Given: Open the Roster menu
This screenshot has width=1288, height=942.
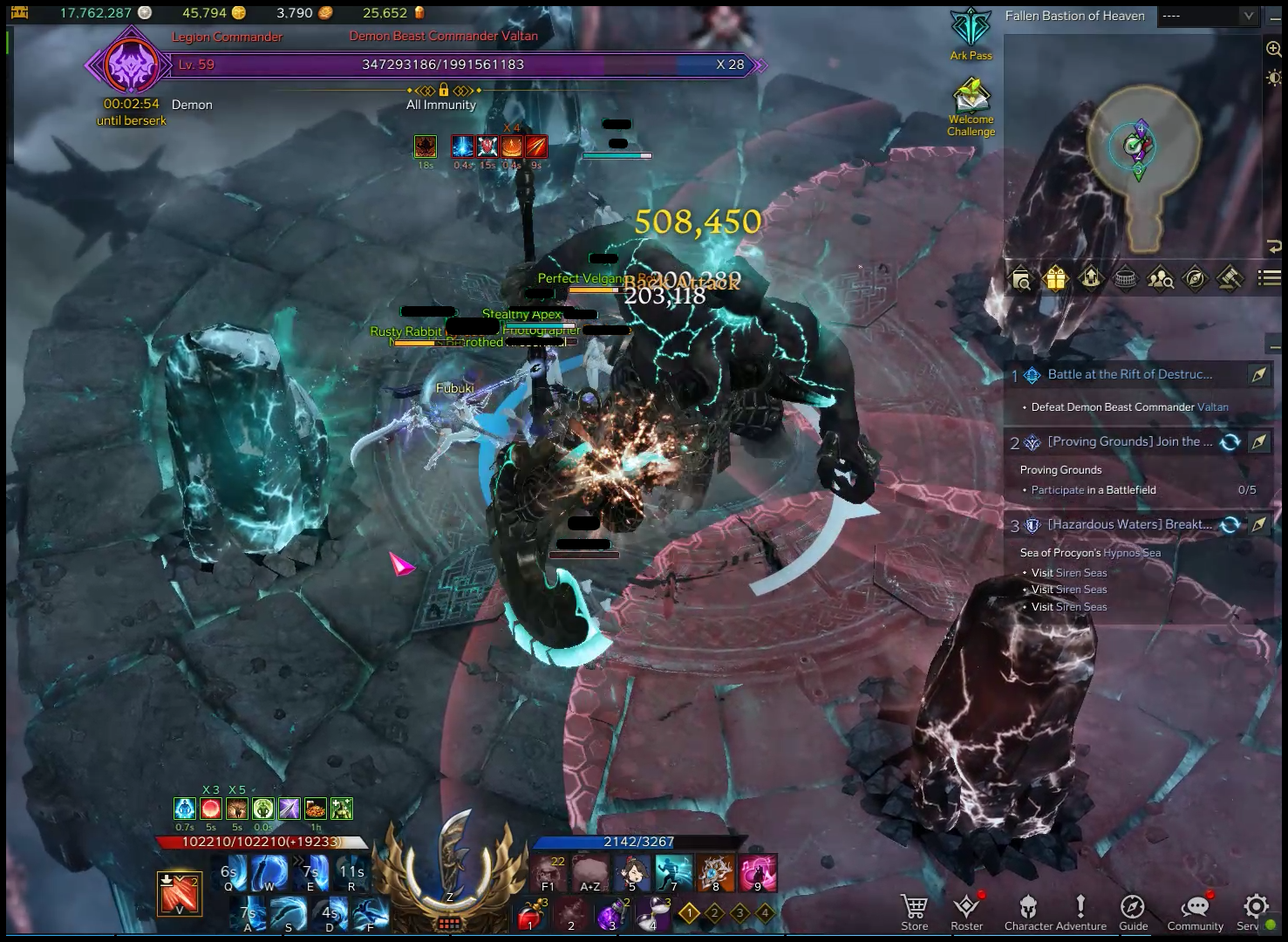Looking at the screenshot, I should (x=966, y=911).
